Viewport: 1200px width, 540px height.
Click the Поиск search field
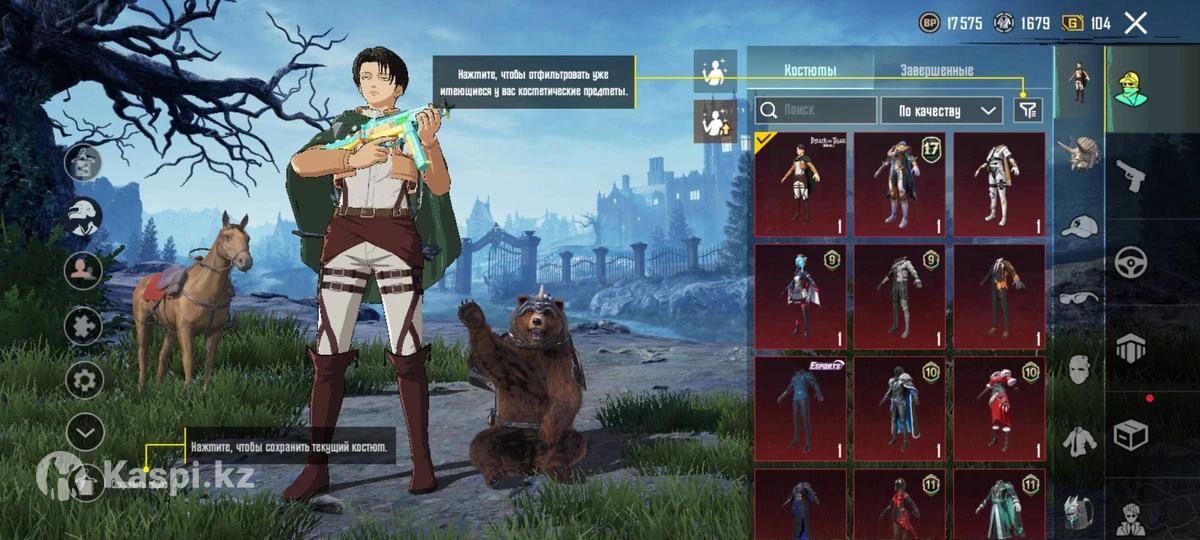coord(815,110)
